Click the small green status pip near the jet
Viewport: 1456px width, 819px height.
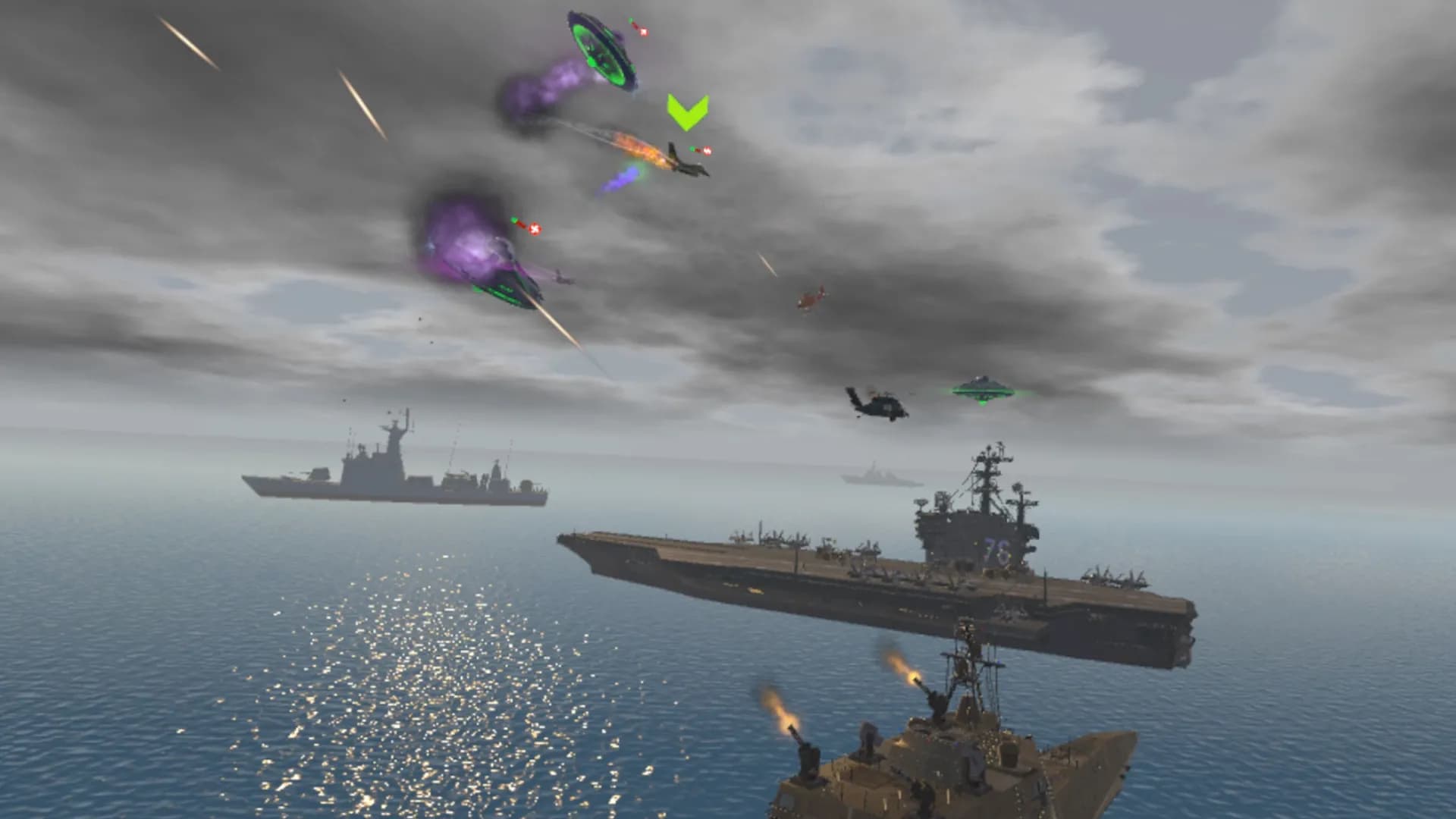pos(691,149)
